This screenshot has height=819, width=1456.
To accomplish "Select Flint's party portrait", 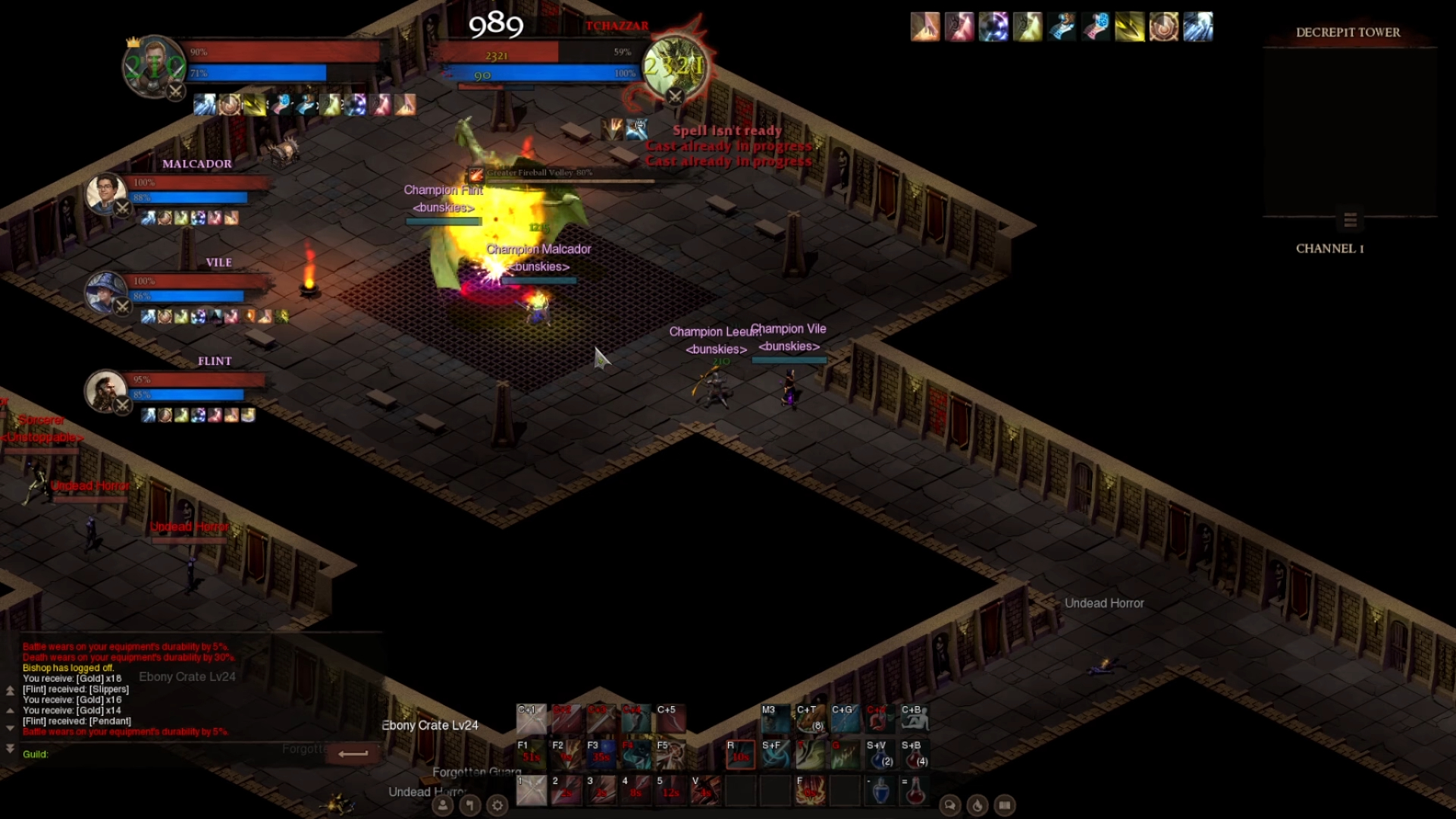I will (105, 390).
